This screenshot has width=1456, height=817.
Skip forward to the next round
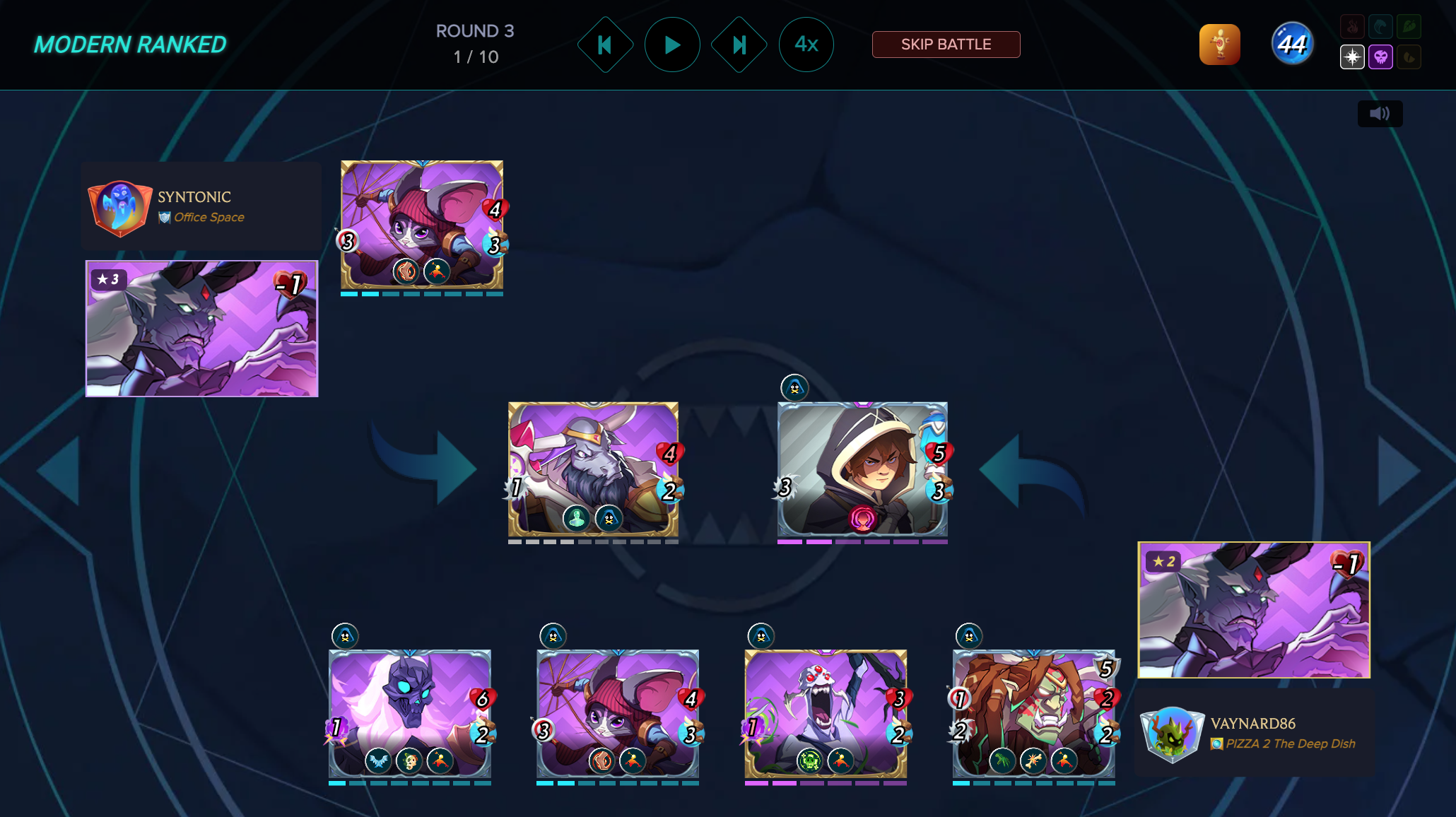click(739, 45)
